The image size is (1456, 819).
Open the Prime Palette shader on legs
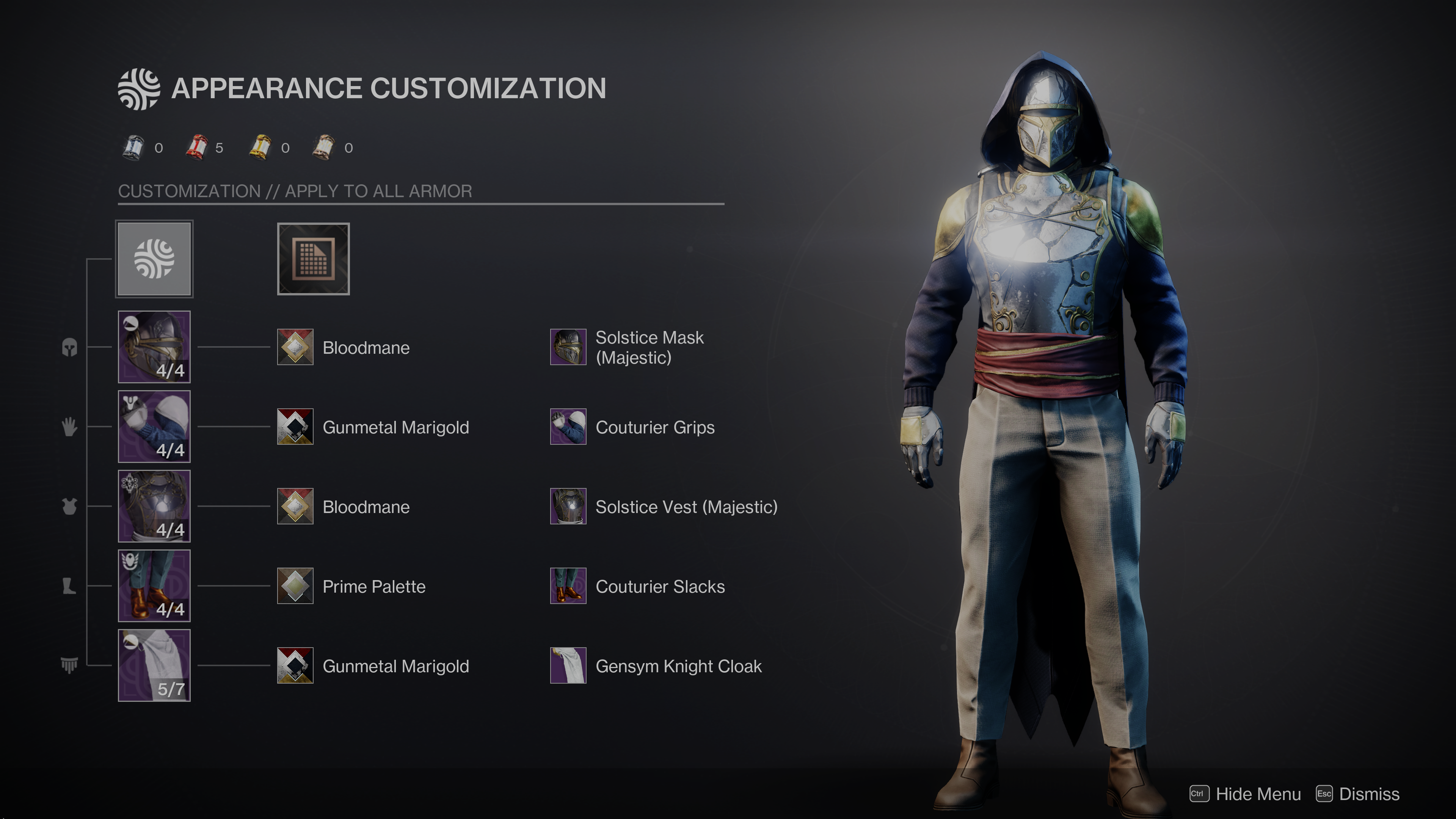click(x=295, y=586)
